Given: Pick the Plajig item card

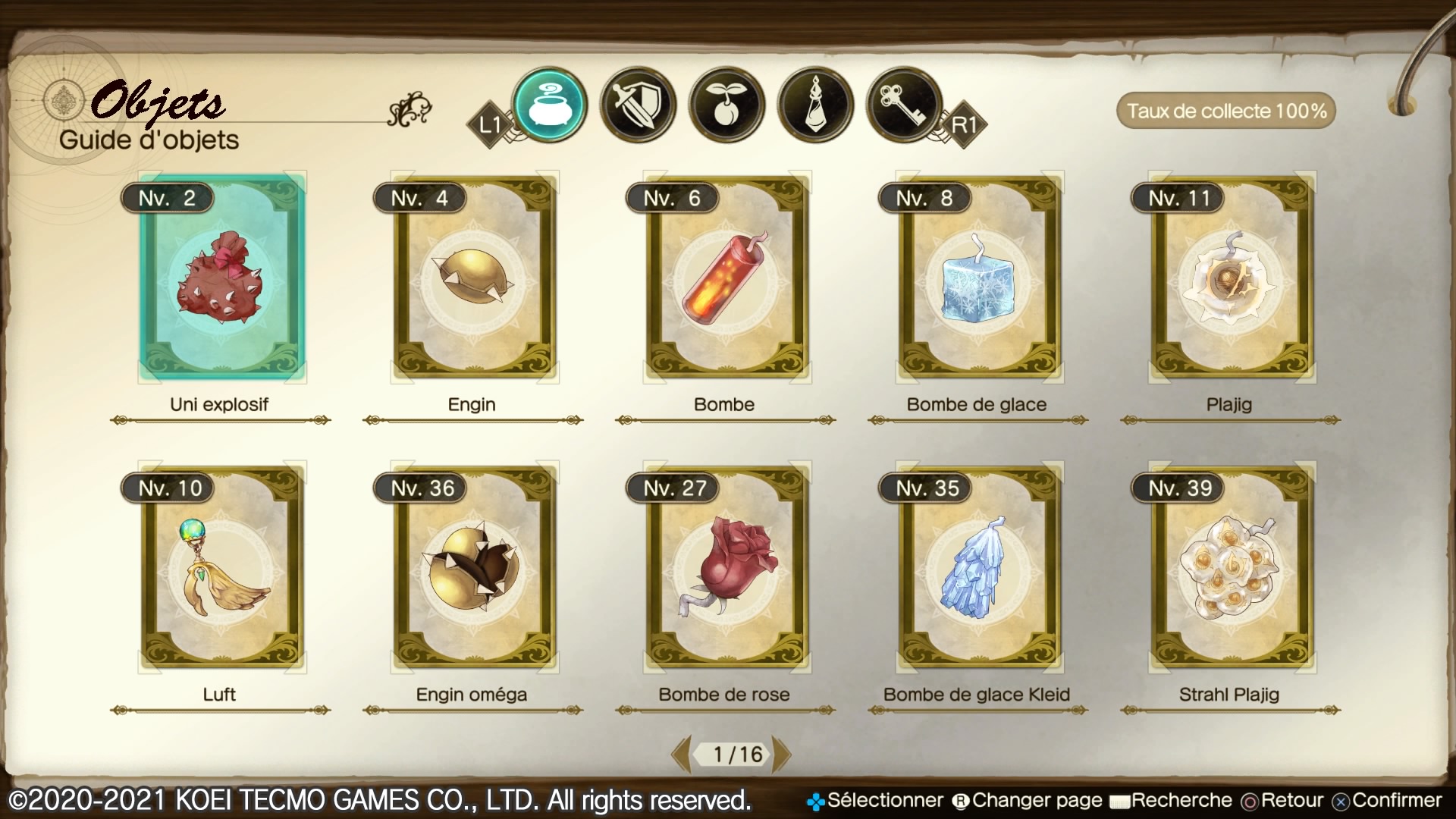Looking at the screenshot, I should [x=1232, y=278].
